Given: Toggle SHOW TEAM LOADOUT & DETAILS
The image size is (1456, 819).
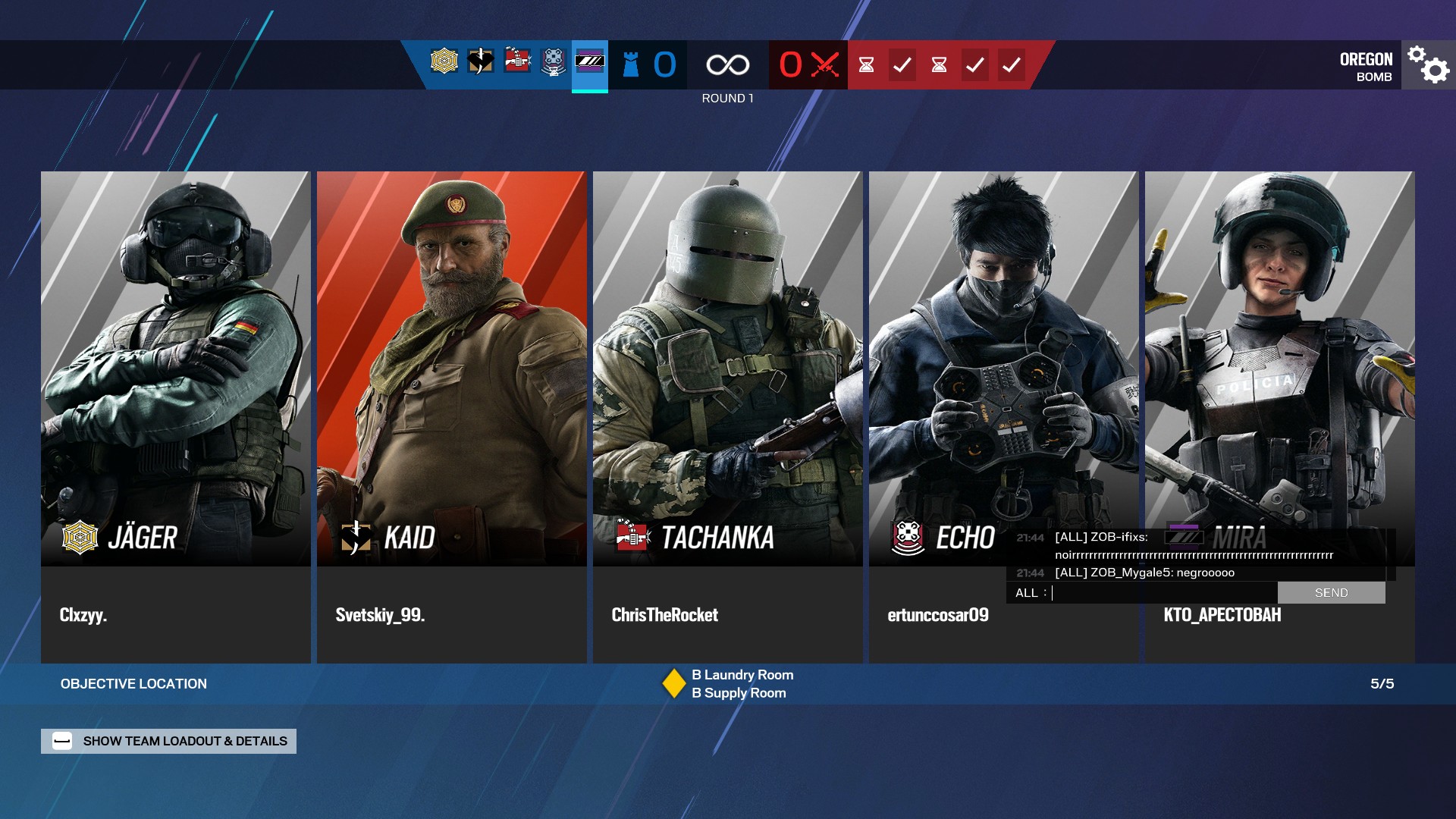Looking at the screenshot, I should (x=168, y=741).
